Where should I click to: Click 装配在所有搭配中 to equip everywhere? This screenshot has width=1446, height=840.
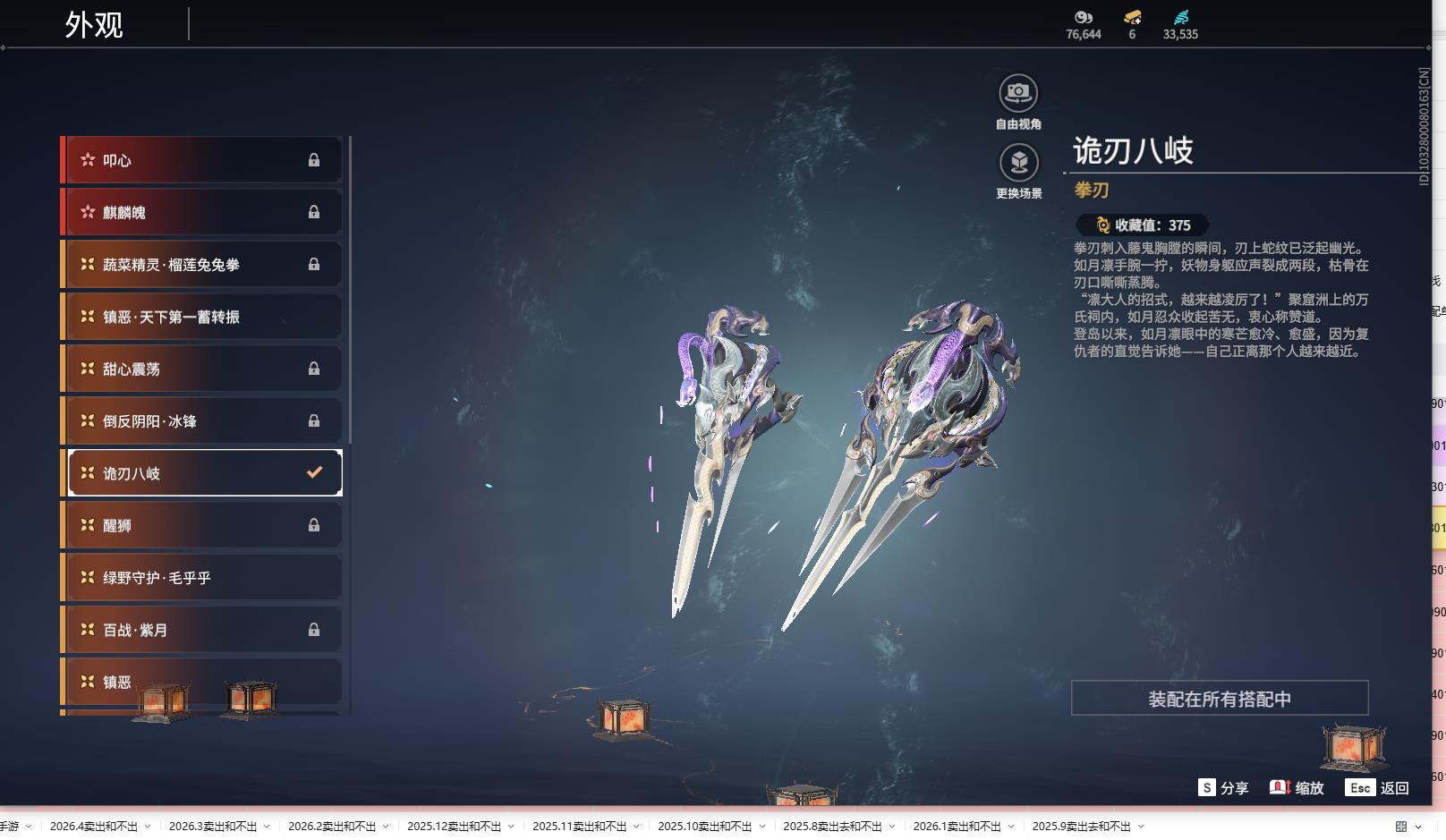click(x=1219, y=699)
